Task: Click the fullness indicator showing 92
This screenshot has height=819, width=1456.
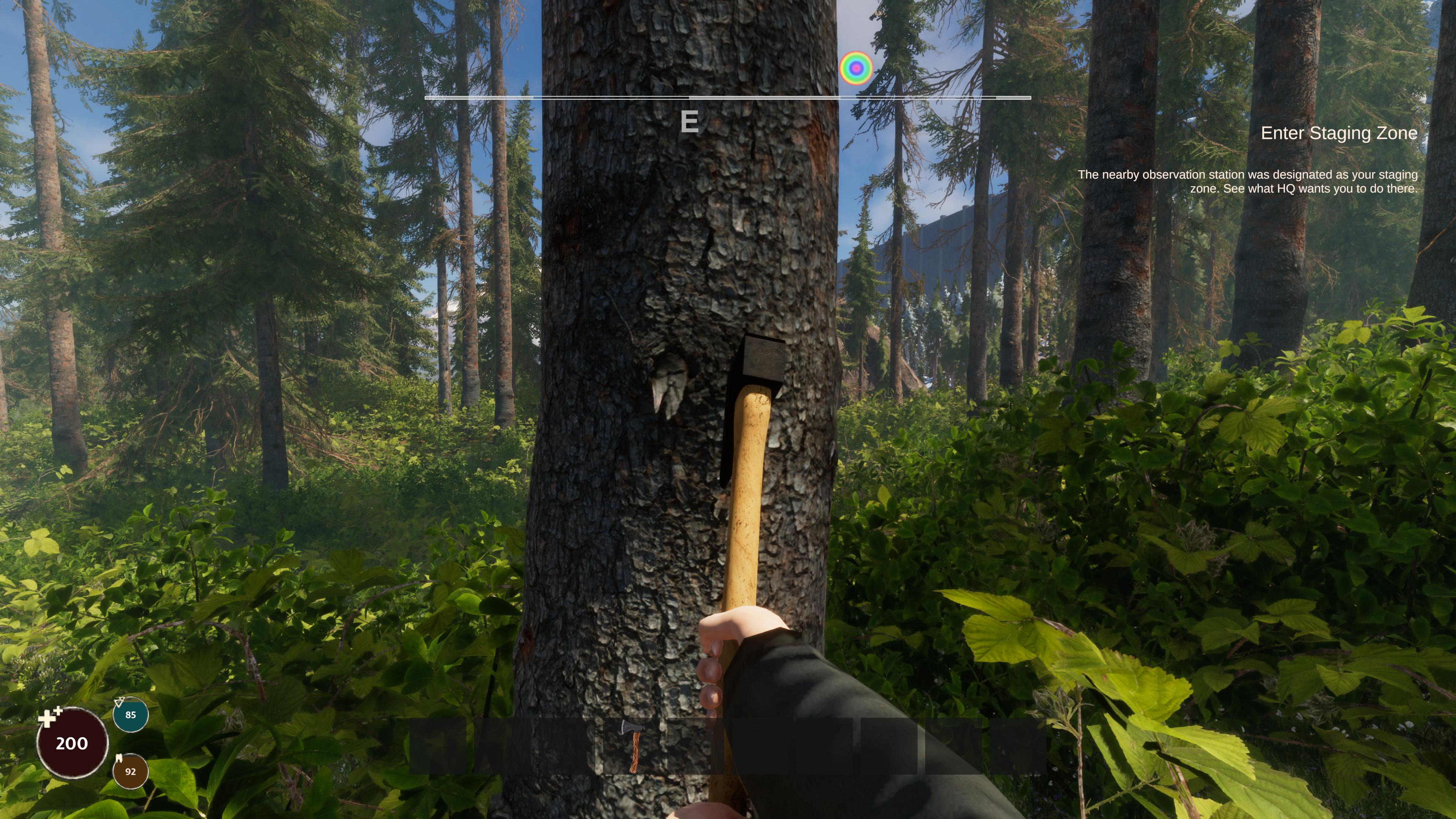Action: [130, 770]
